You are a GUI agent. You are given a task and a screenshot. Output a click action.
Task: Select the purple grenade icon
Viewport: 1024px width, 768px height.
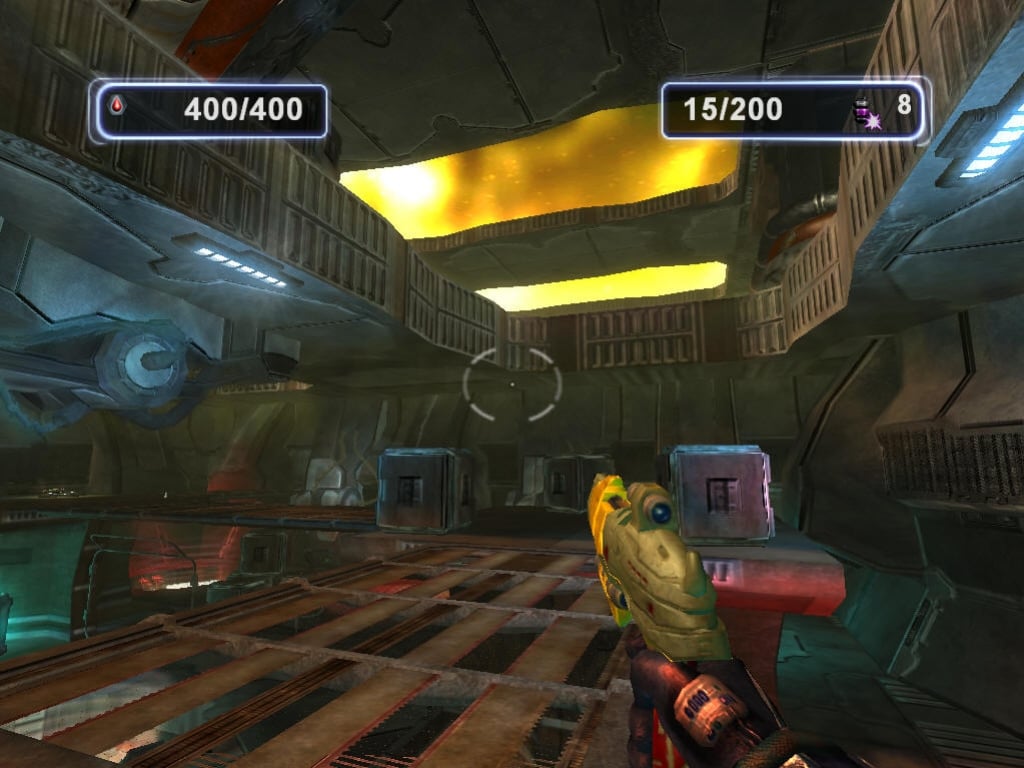(866, 113)
